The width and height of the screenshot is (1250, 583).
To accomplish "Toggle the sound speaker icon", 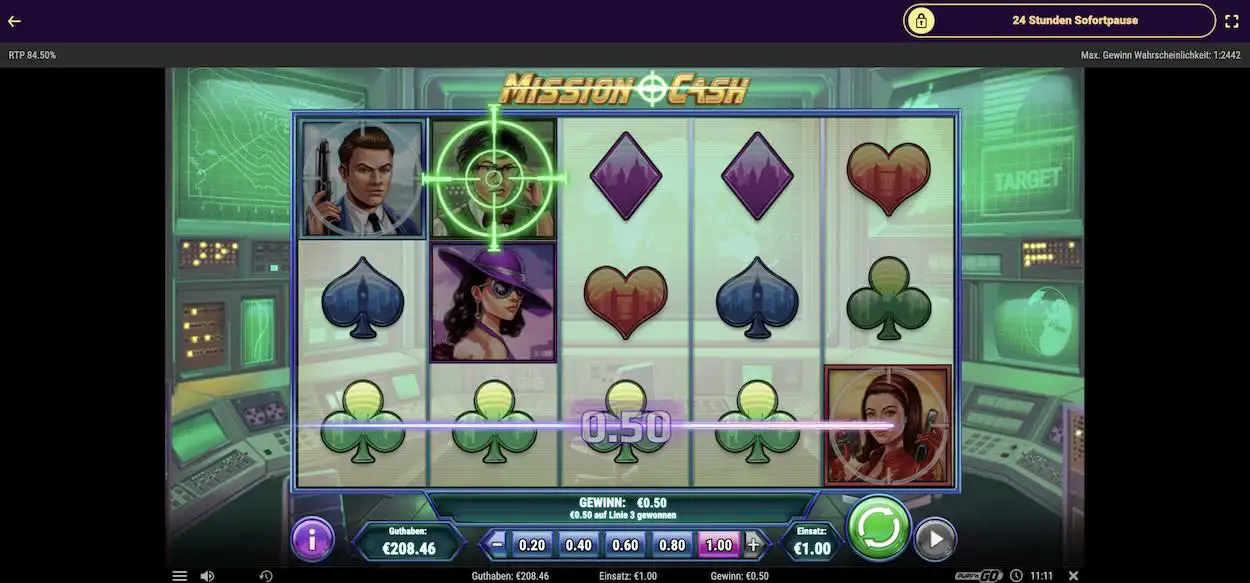I will click(207, 576).
